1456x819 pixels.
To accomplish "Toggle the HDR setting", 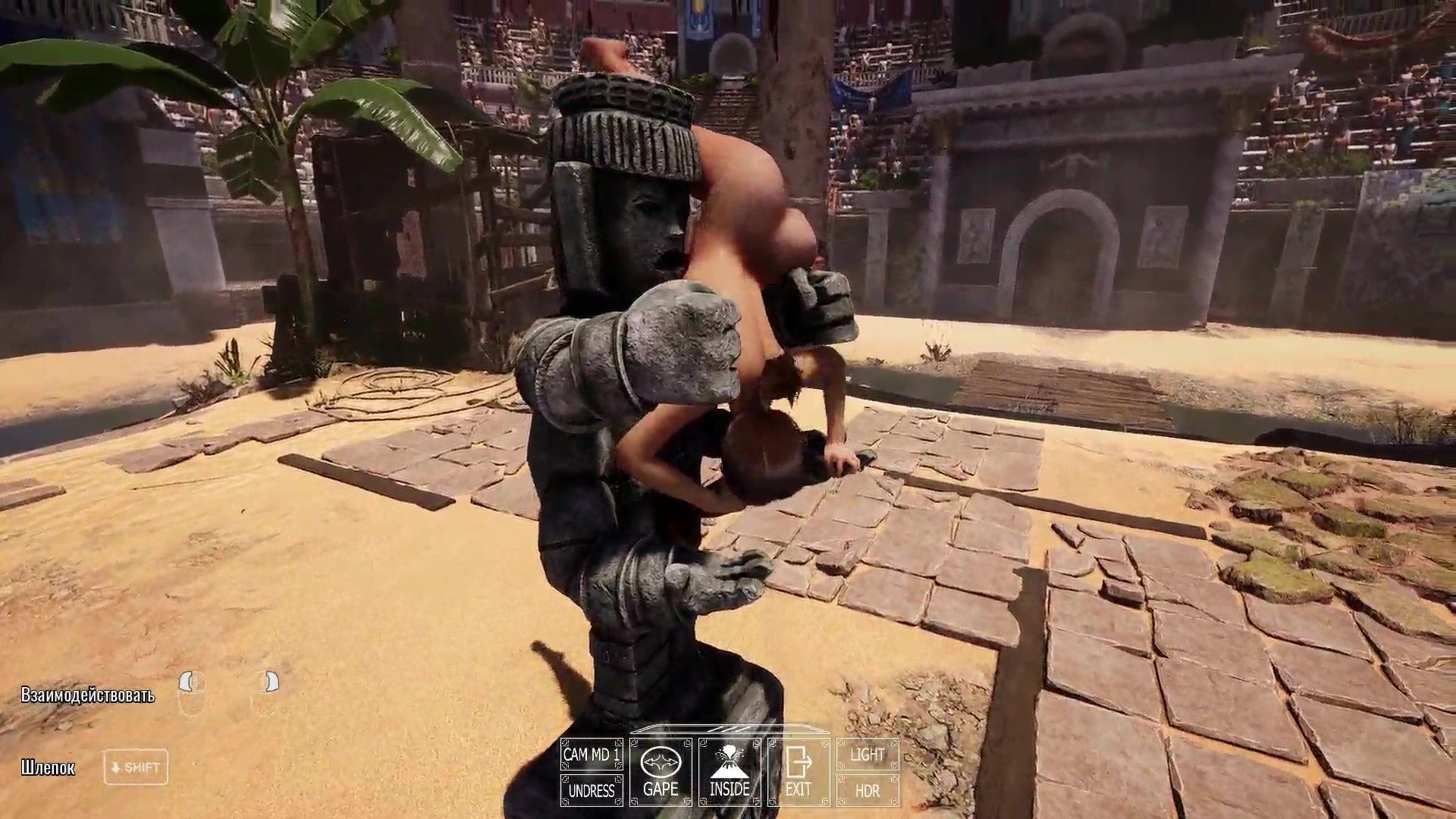I will point(868,791).
